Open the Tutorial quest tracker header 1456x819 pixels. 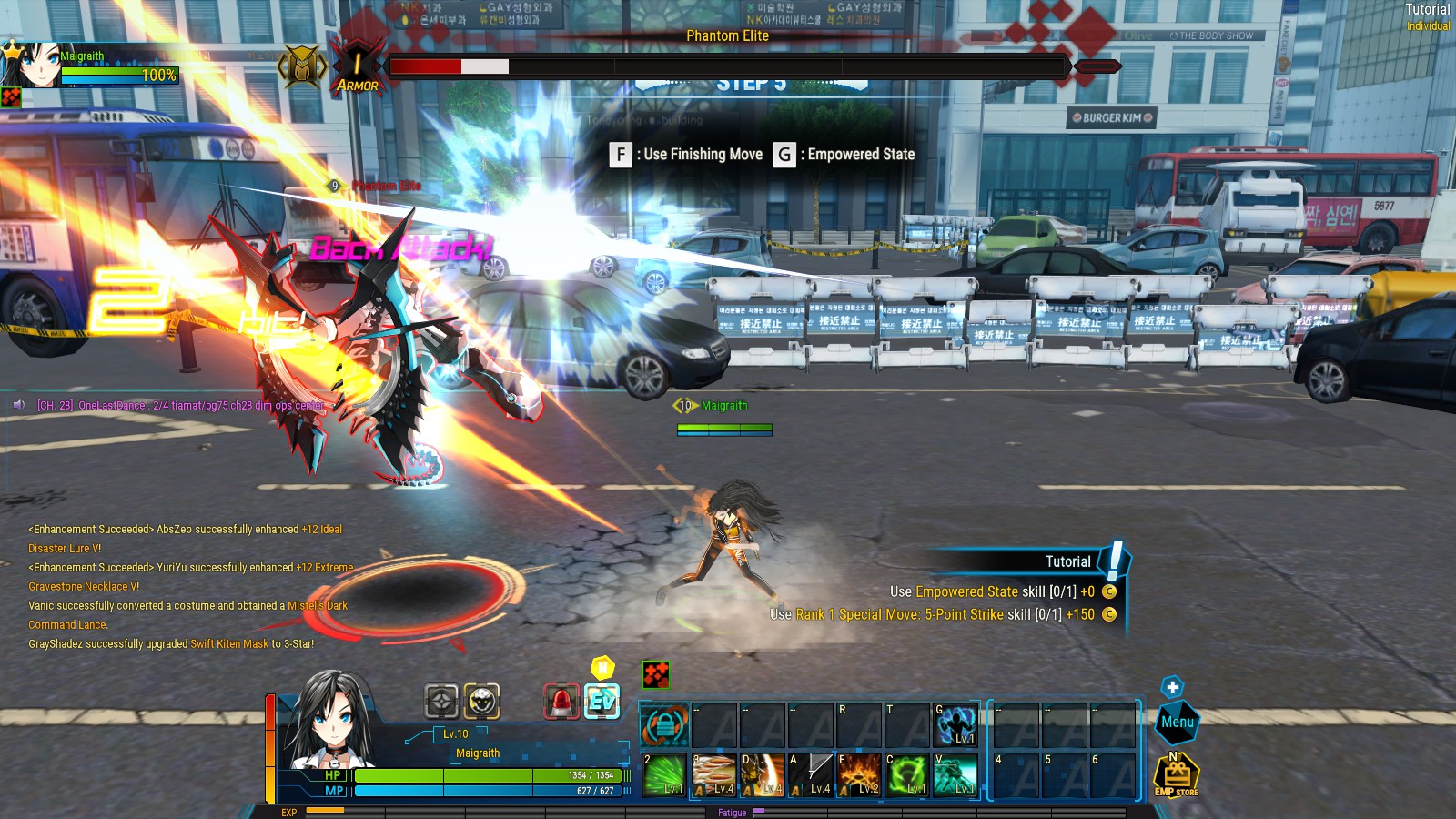click(x=1067, y=561)
